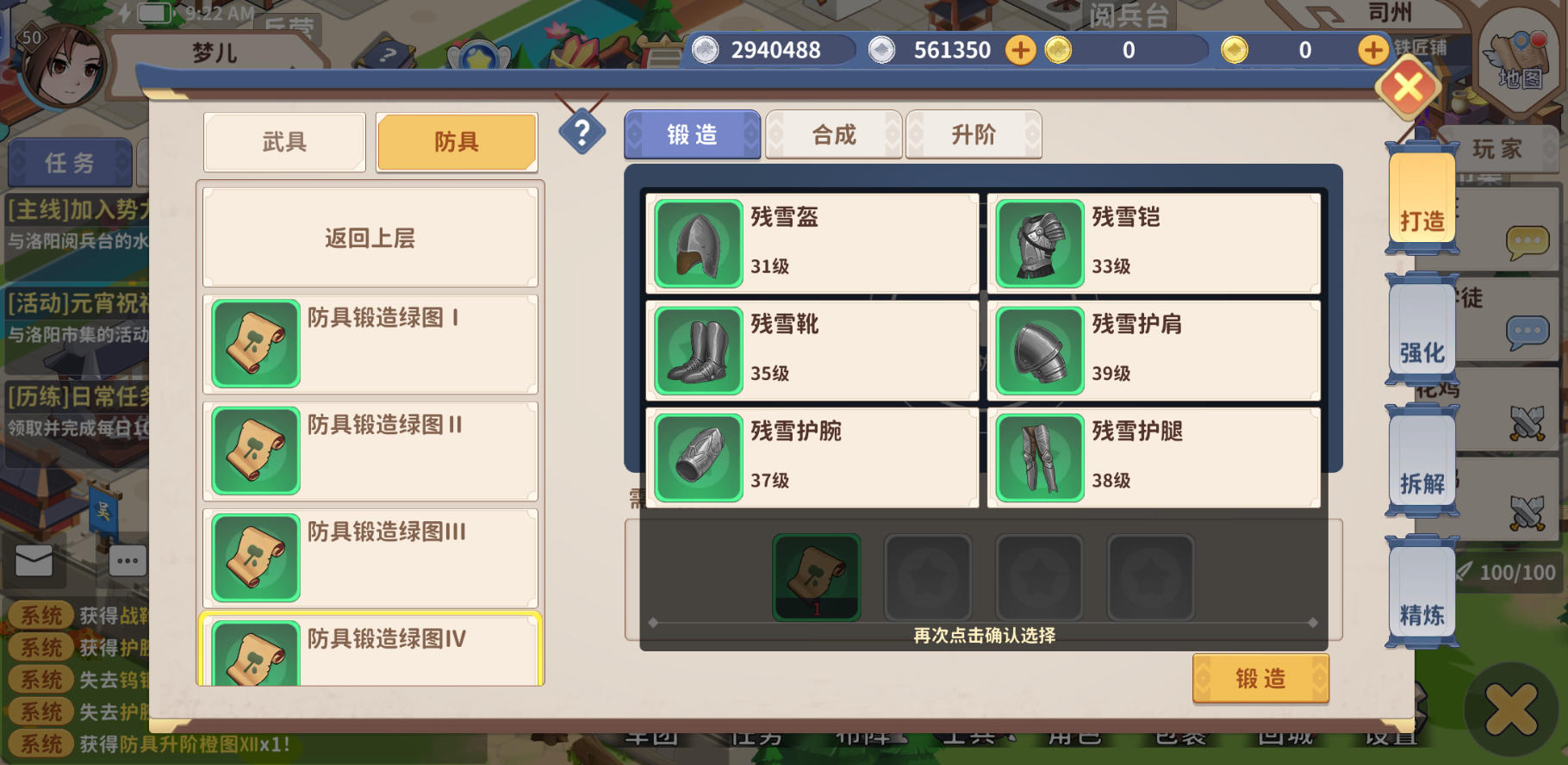Tap the blueprint thumbnail in the material slot
The height and width of the screenshot is (765, 1568).
tap(815, 576)
